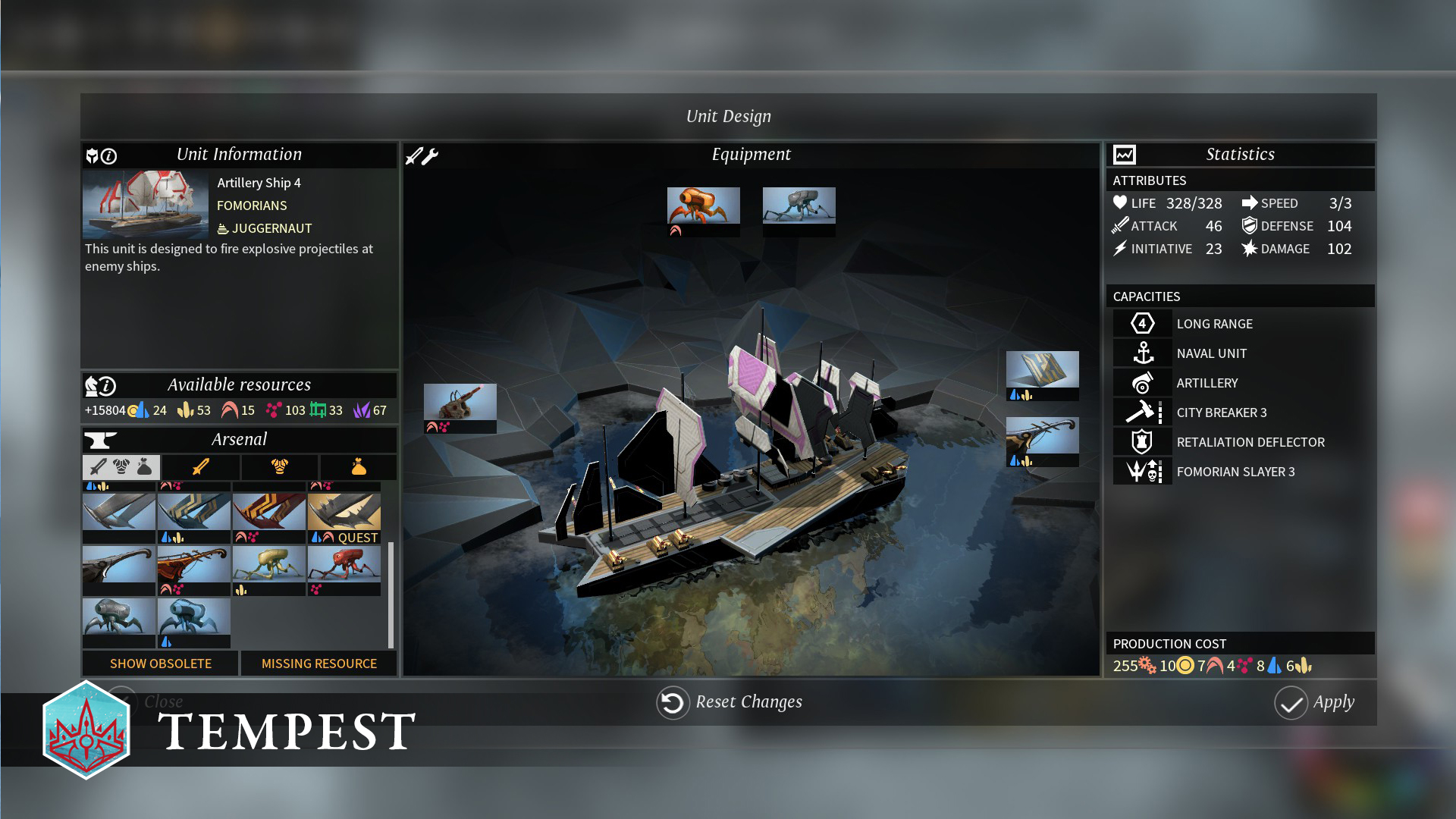Image resolution: width=1456 pixels, height=819 pixels.
Task: Toggle the Missing Resource filter
Action: (x=319, y=664)
